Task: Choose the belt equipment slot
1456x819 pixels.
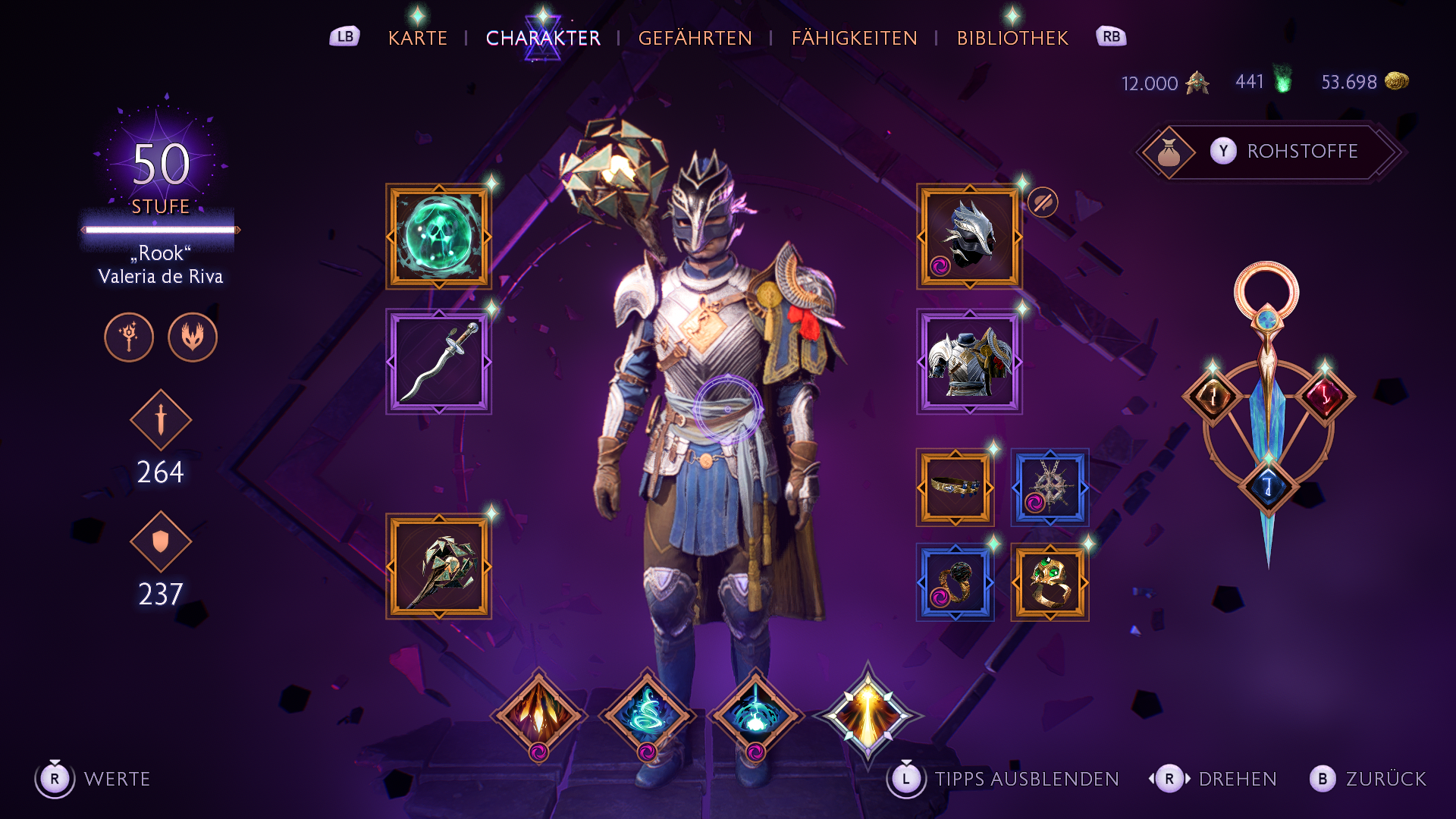Action: [x=955, y=488]
